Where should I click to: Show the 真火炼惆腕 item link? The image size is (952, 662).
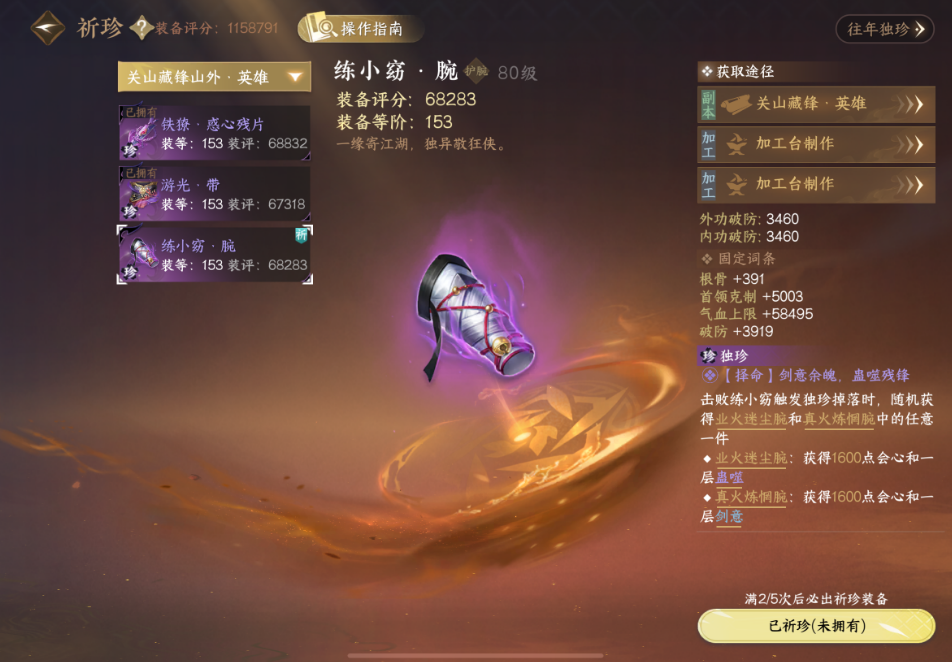[839, 420]
